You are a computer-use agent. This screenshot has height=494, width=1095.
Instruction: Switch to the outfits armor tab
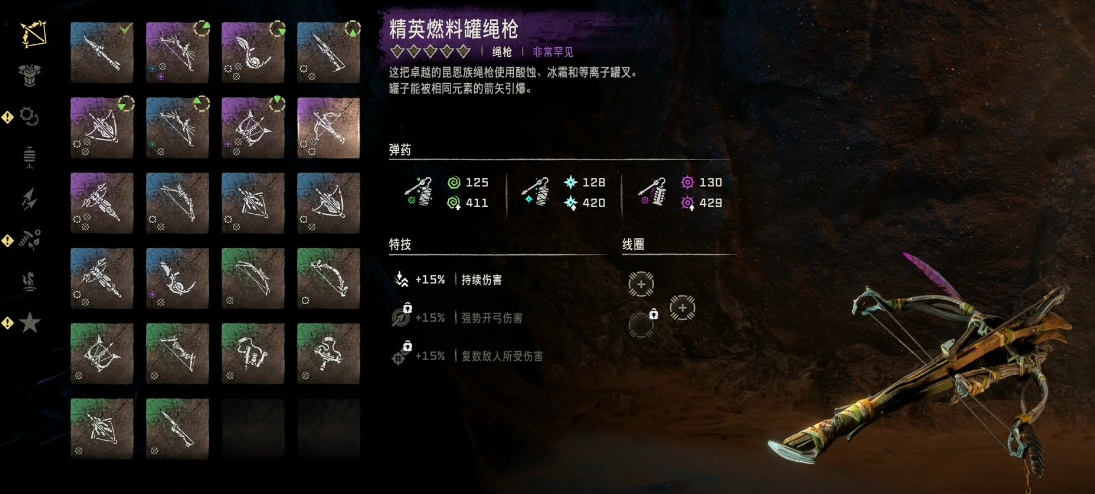click(31, 77)
